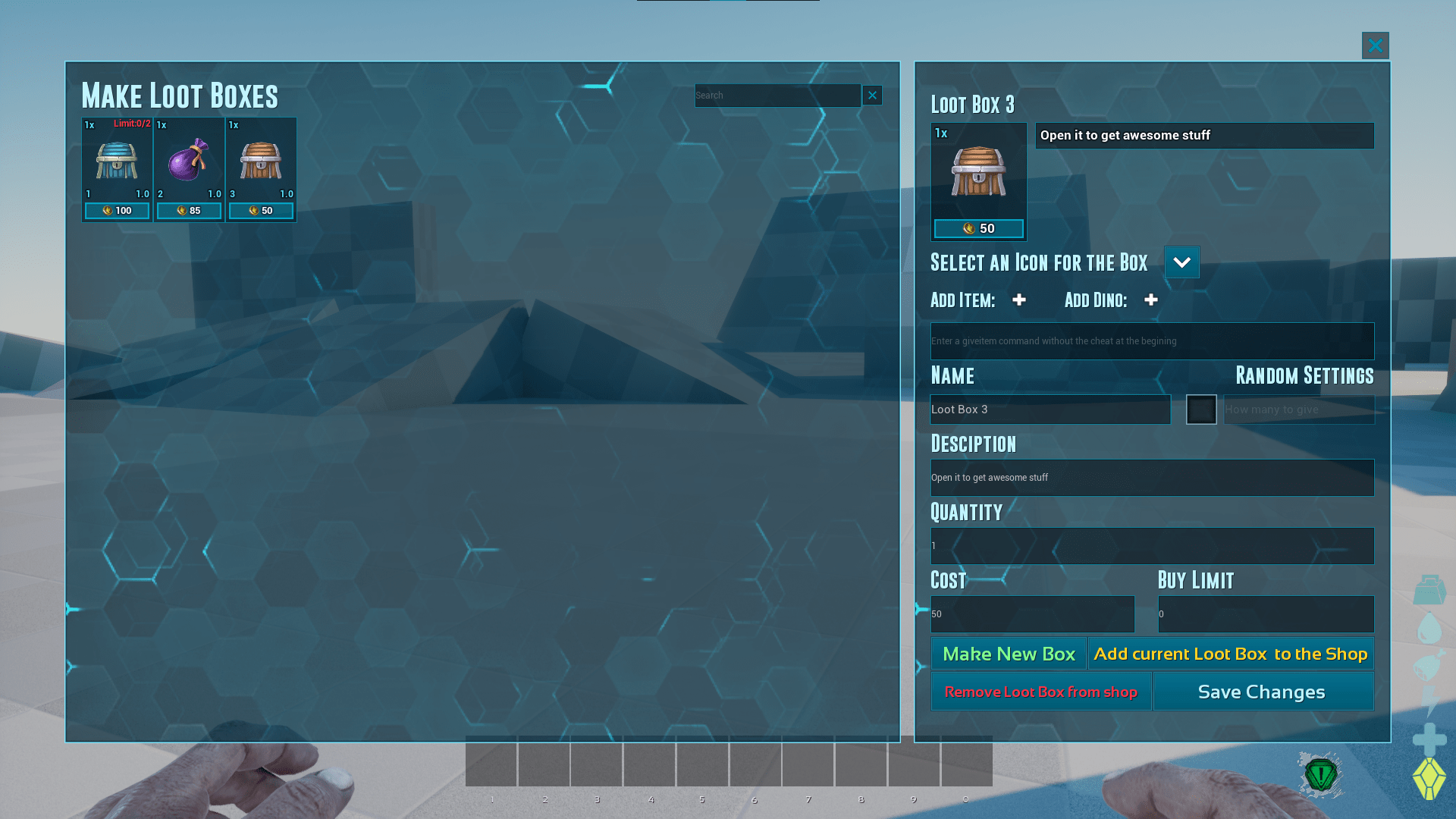The width and height of the screenshot is (1456, 819).
Task: Click the green gem badge near the hotbar
Action: tap(1321, 776)
